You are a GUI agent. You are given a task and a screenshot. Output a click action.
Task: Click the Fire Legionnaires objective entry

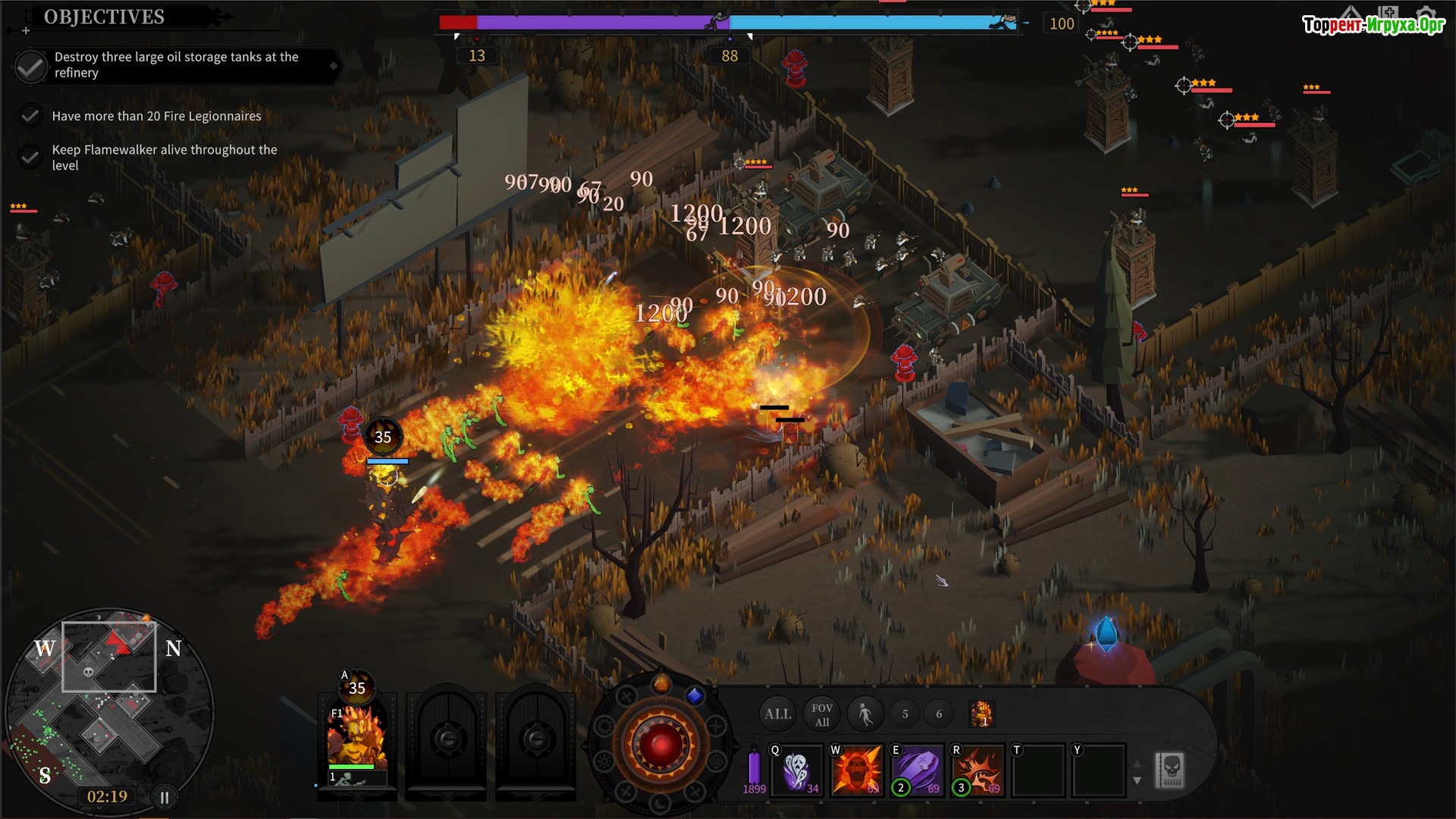click(x=156, y=116)
